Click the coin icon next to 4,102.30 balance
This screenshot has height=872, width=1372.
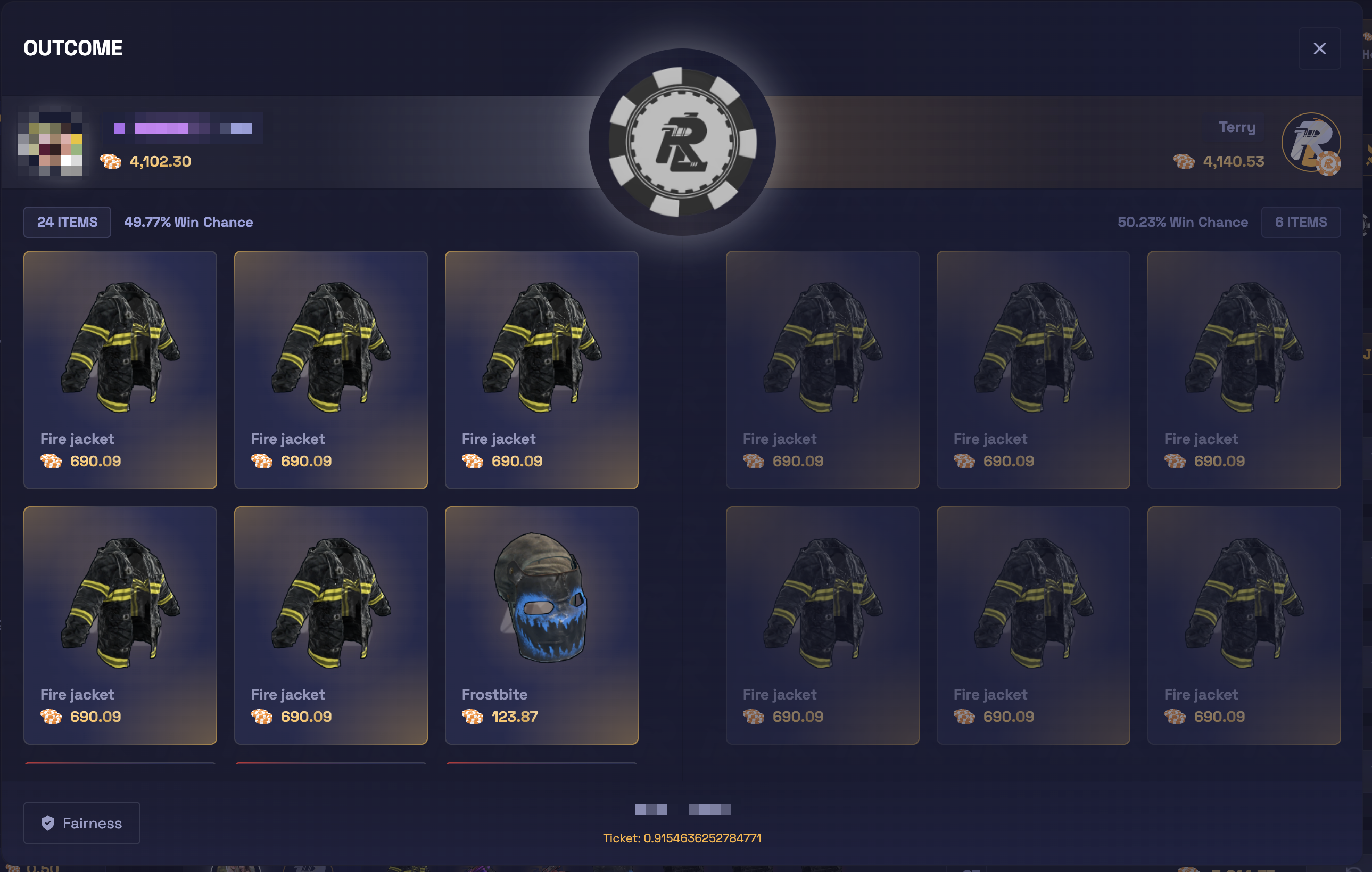[x=111, y=162]
